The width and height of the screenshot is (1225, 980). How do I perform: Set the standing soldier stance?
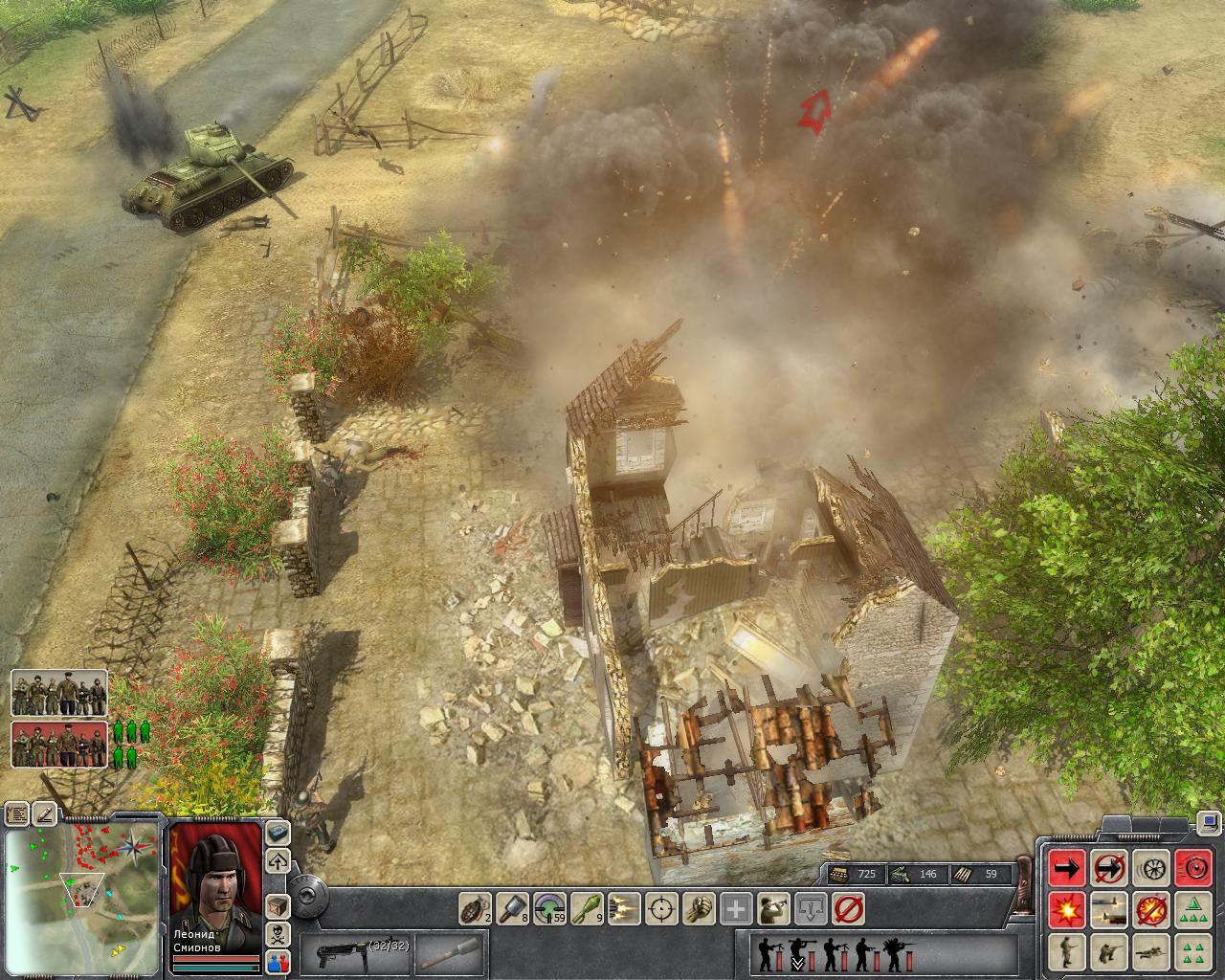click(x=1067, y=951)
